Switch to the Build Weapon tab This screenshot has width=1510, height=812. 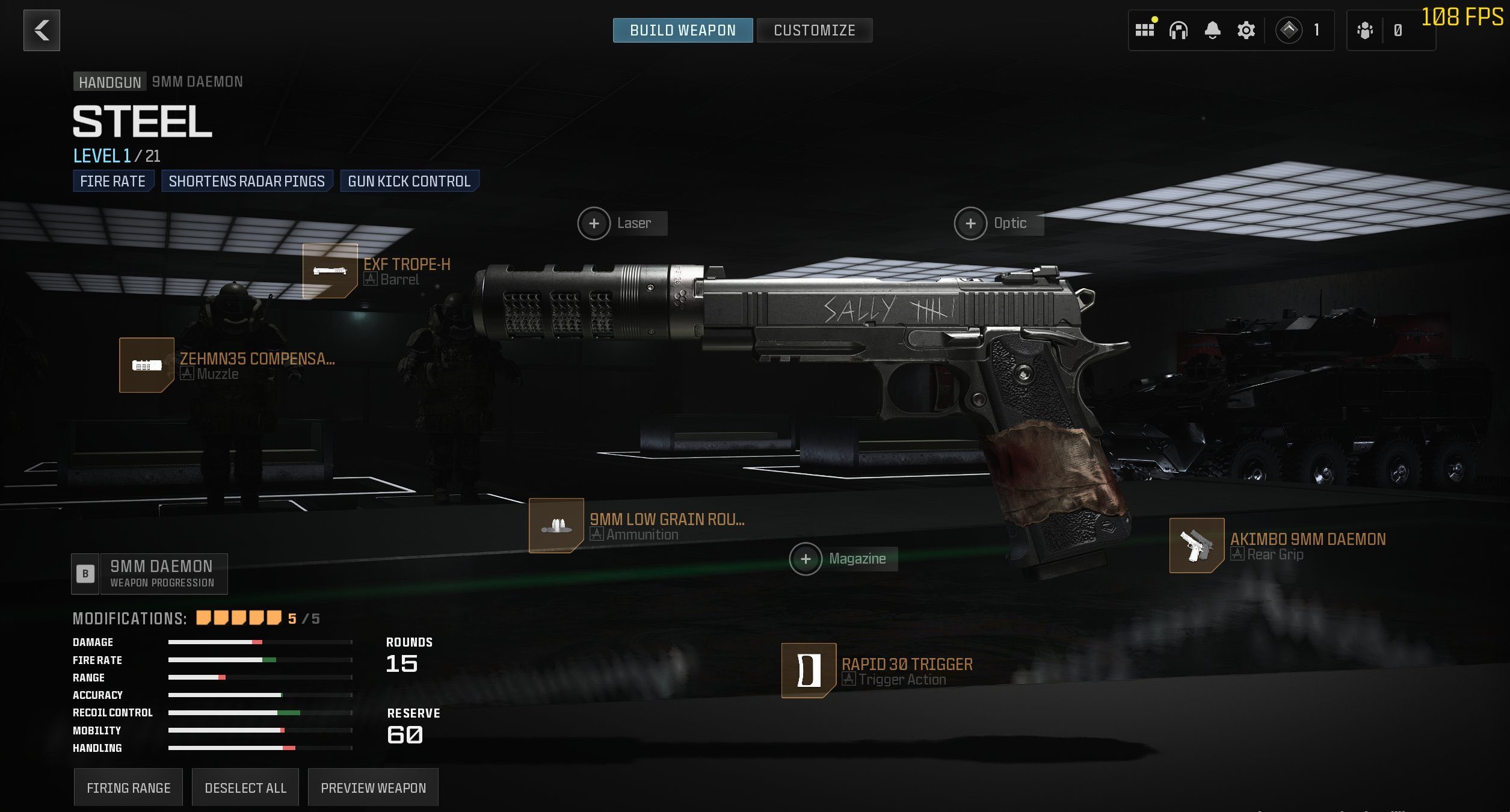[682, 30]
